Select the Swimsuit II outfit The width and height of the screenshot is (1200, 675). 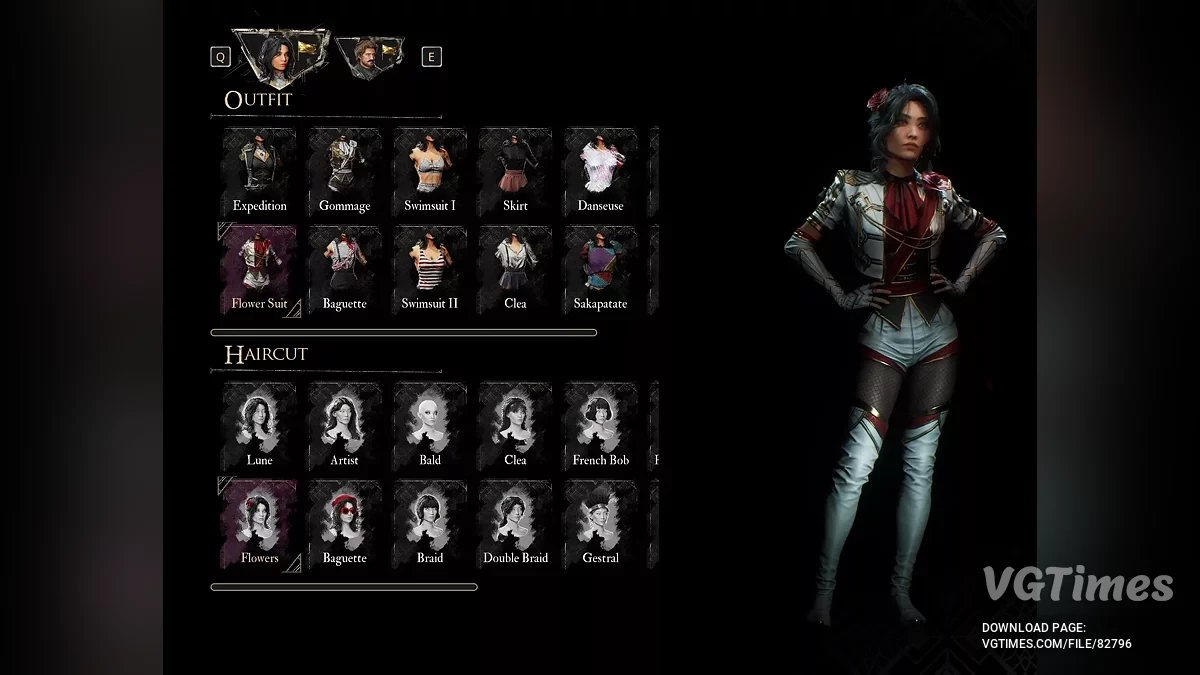click(430, 268)
